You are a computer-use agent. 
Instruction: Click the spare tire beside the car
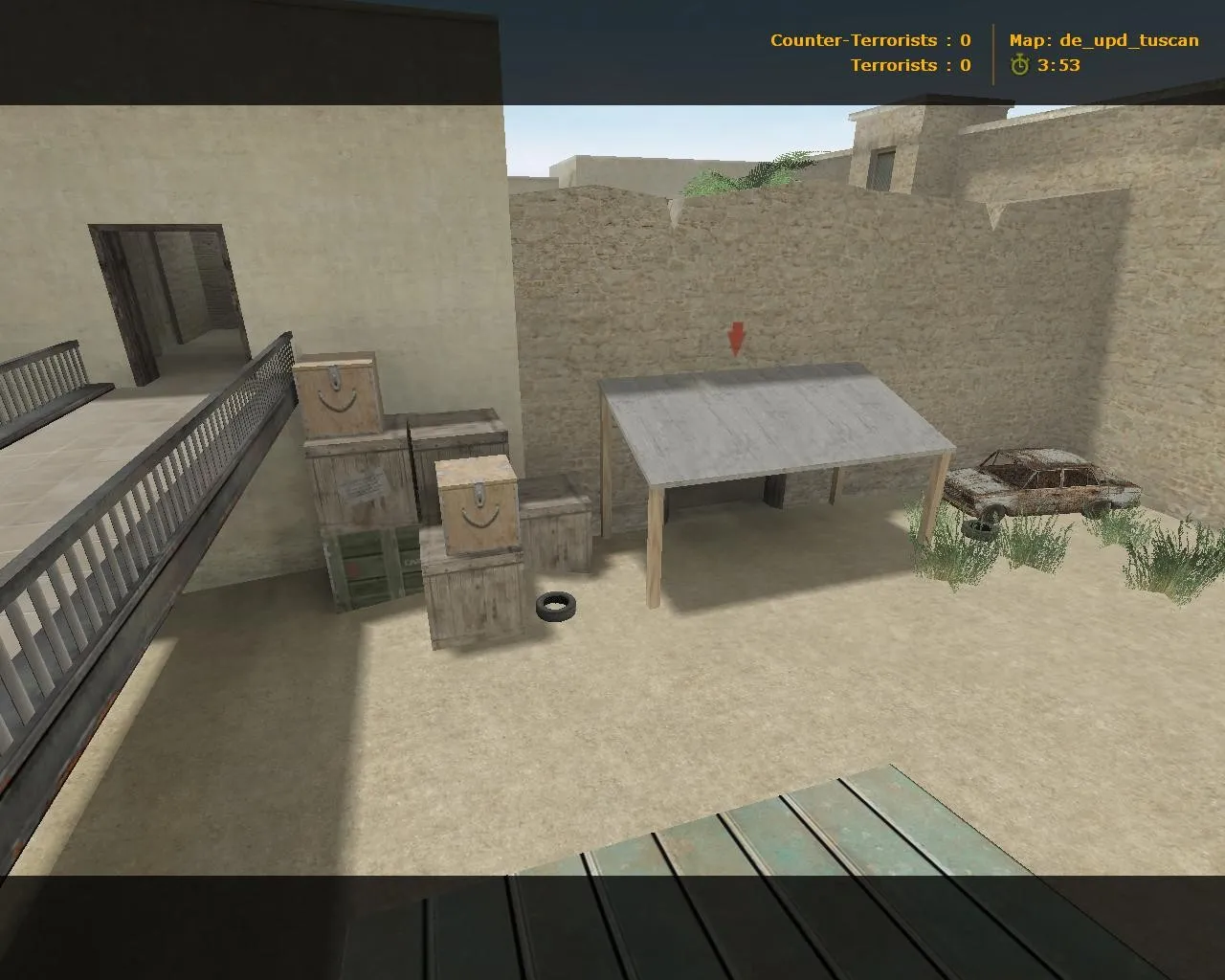(x=984, y=529)
